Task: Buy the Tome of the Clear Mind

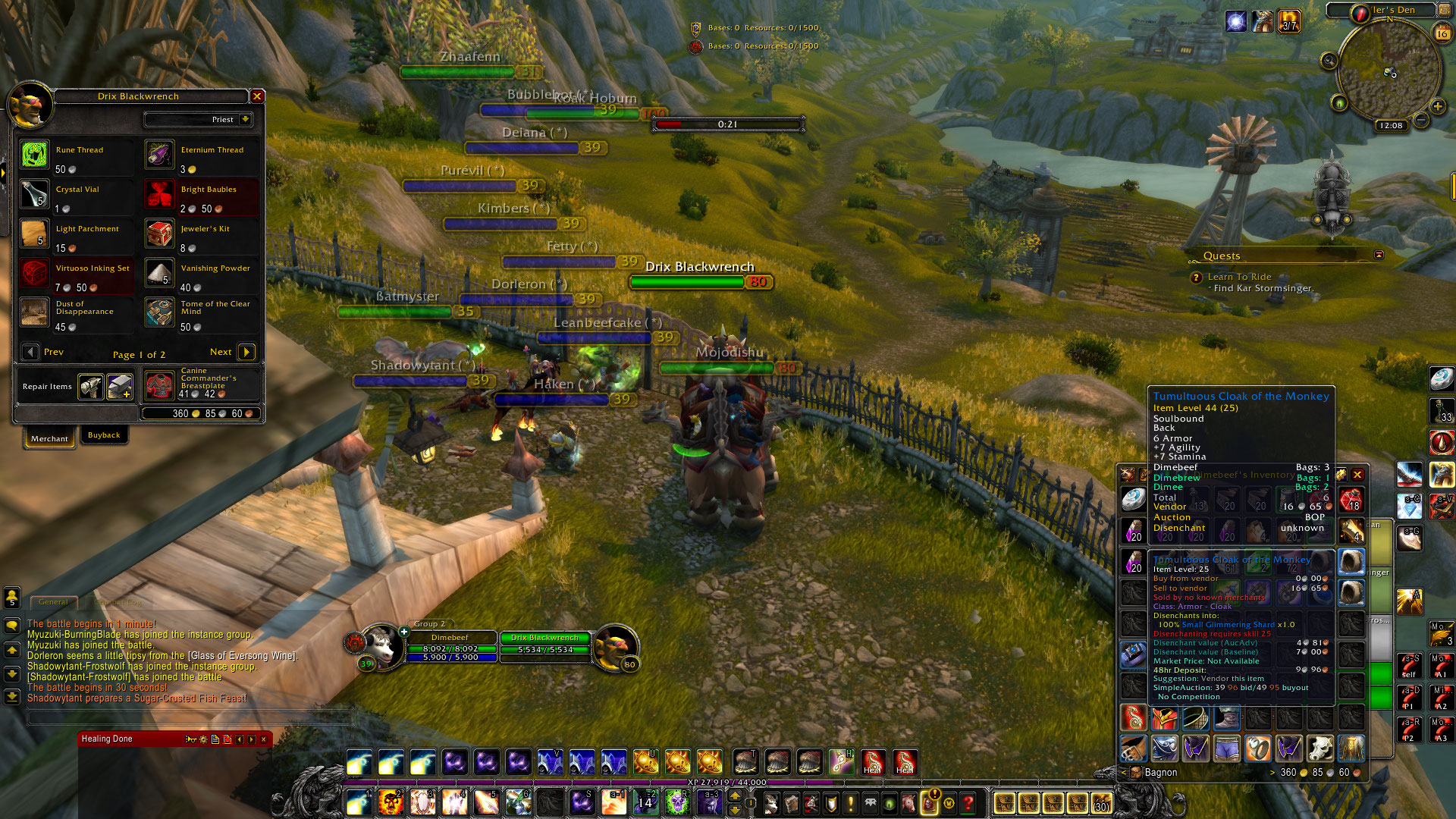Action: [x=160, y=312]
